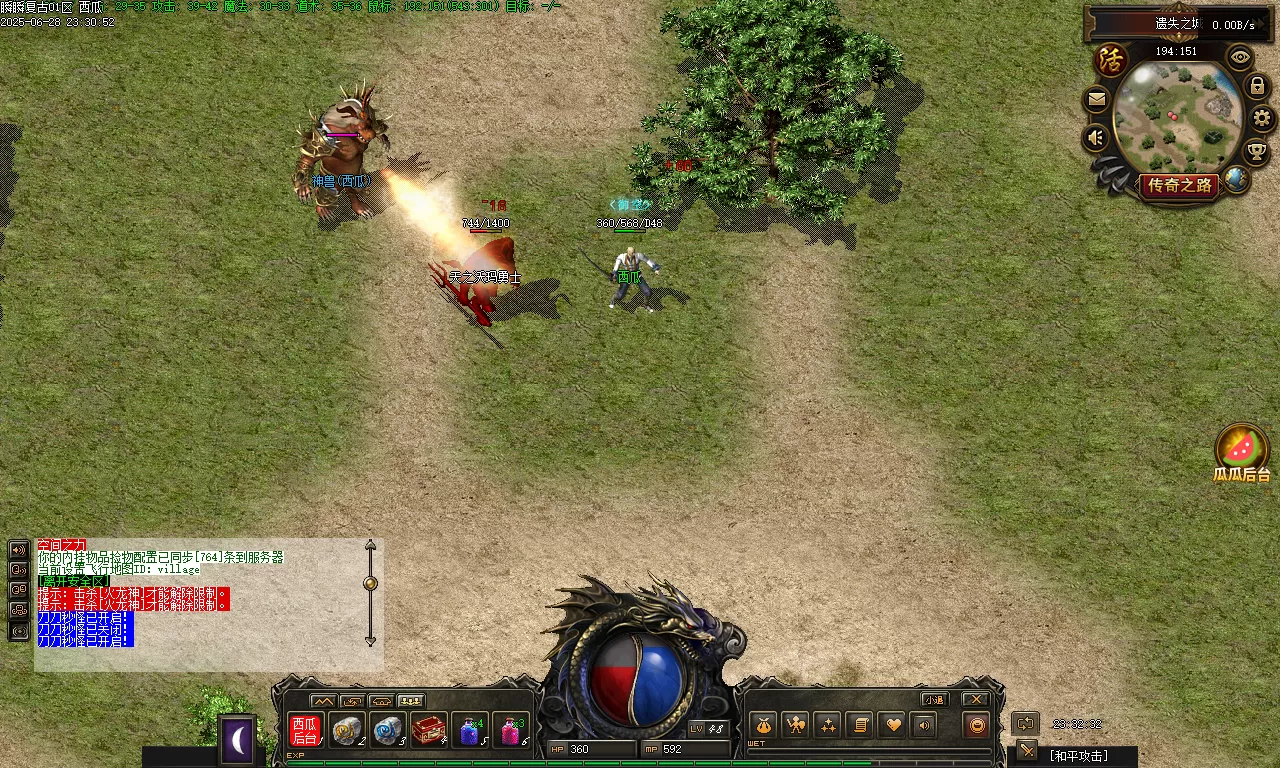Viewport: 1280px width, 768px height.
Task: Toggle the eye visibility icon
Action: coord(1241,56)
